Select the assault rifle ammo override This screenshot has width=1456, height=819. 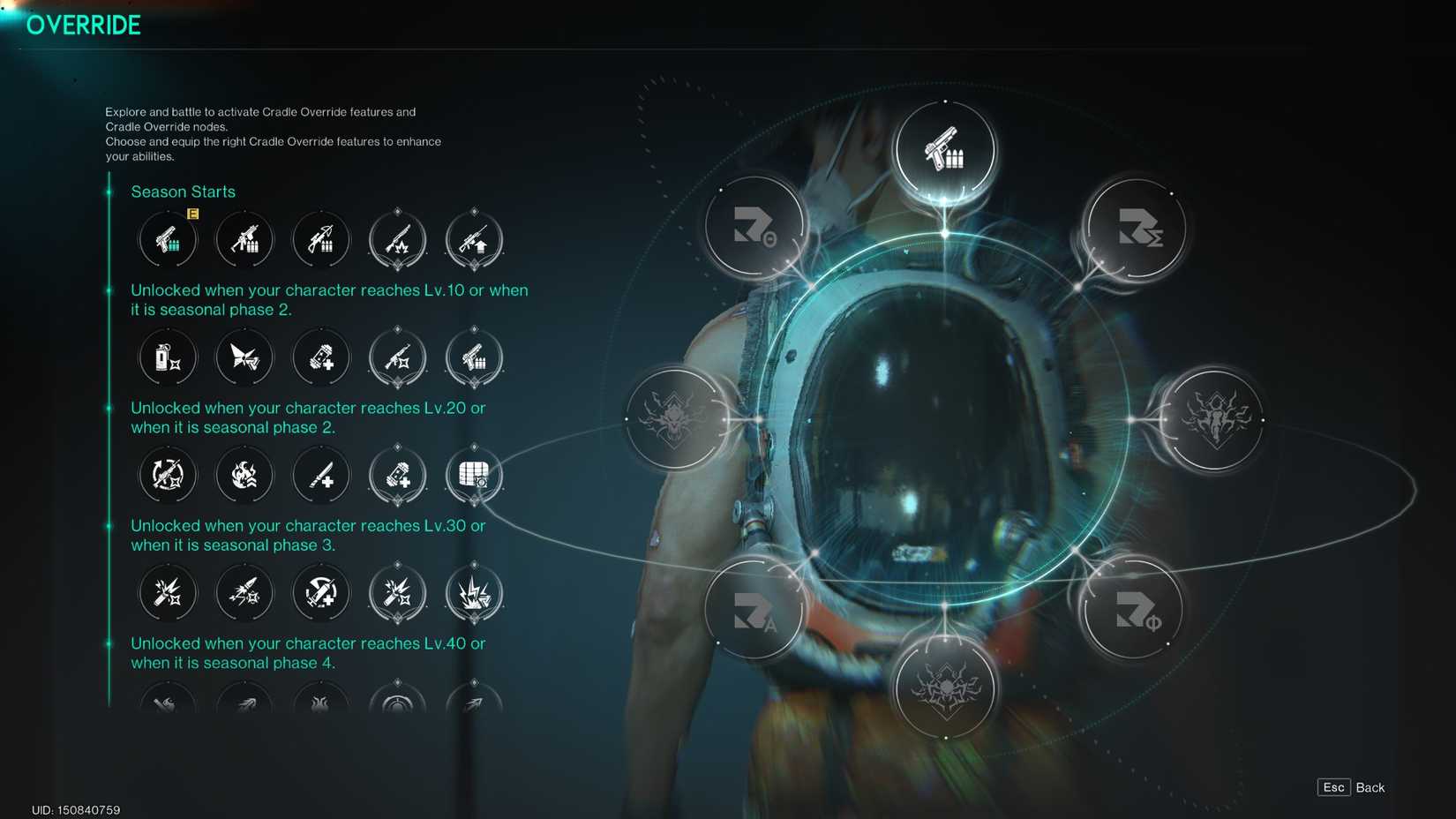(244, 239)
